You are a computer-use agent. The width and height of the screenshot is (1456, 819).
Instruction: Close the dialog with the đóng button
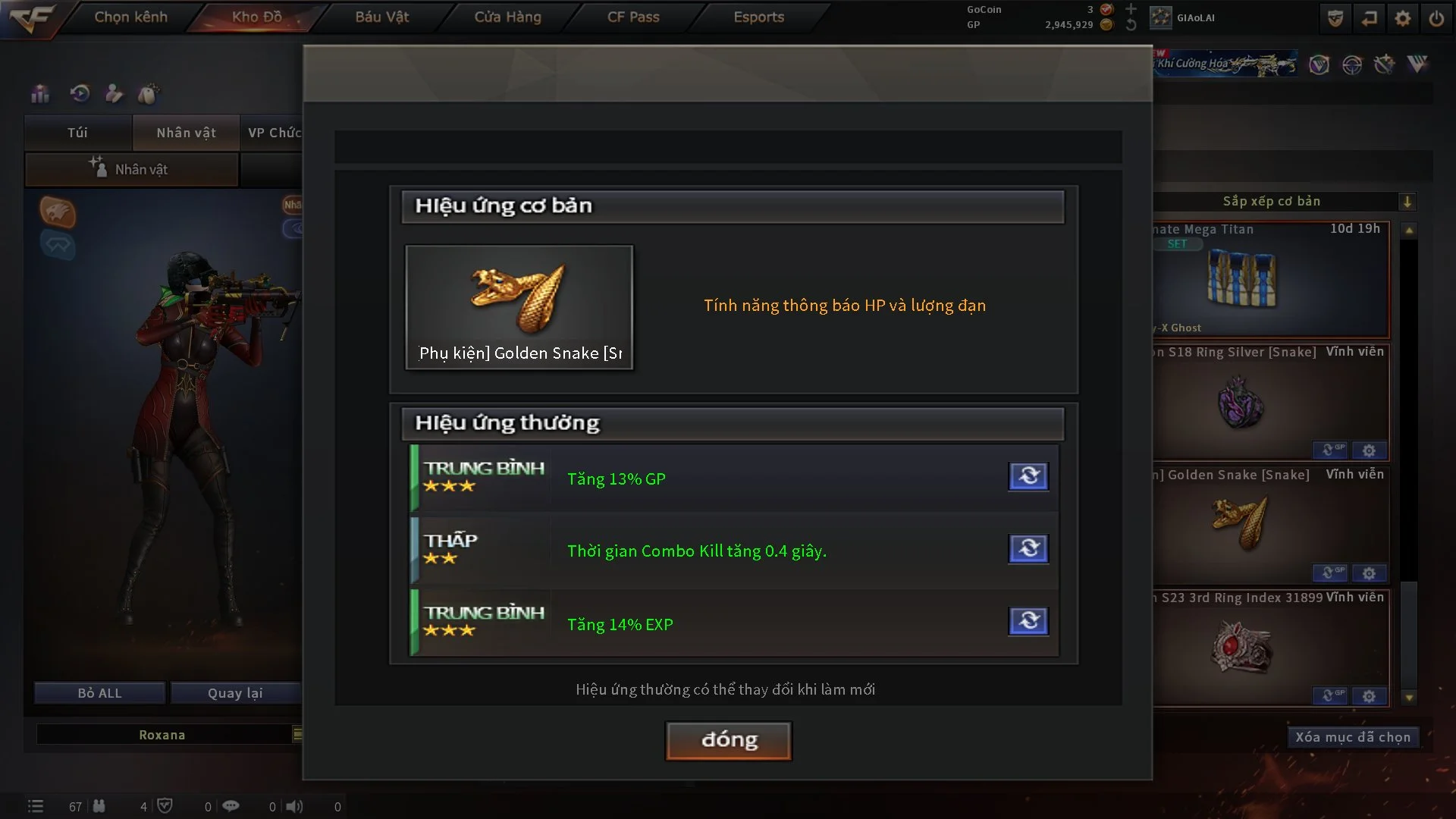click(x=728, y=740)
